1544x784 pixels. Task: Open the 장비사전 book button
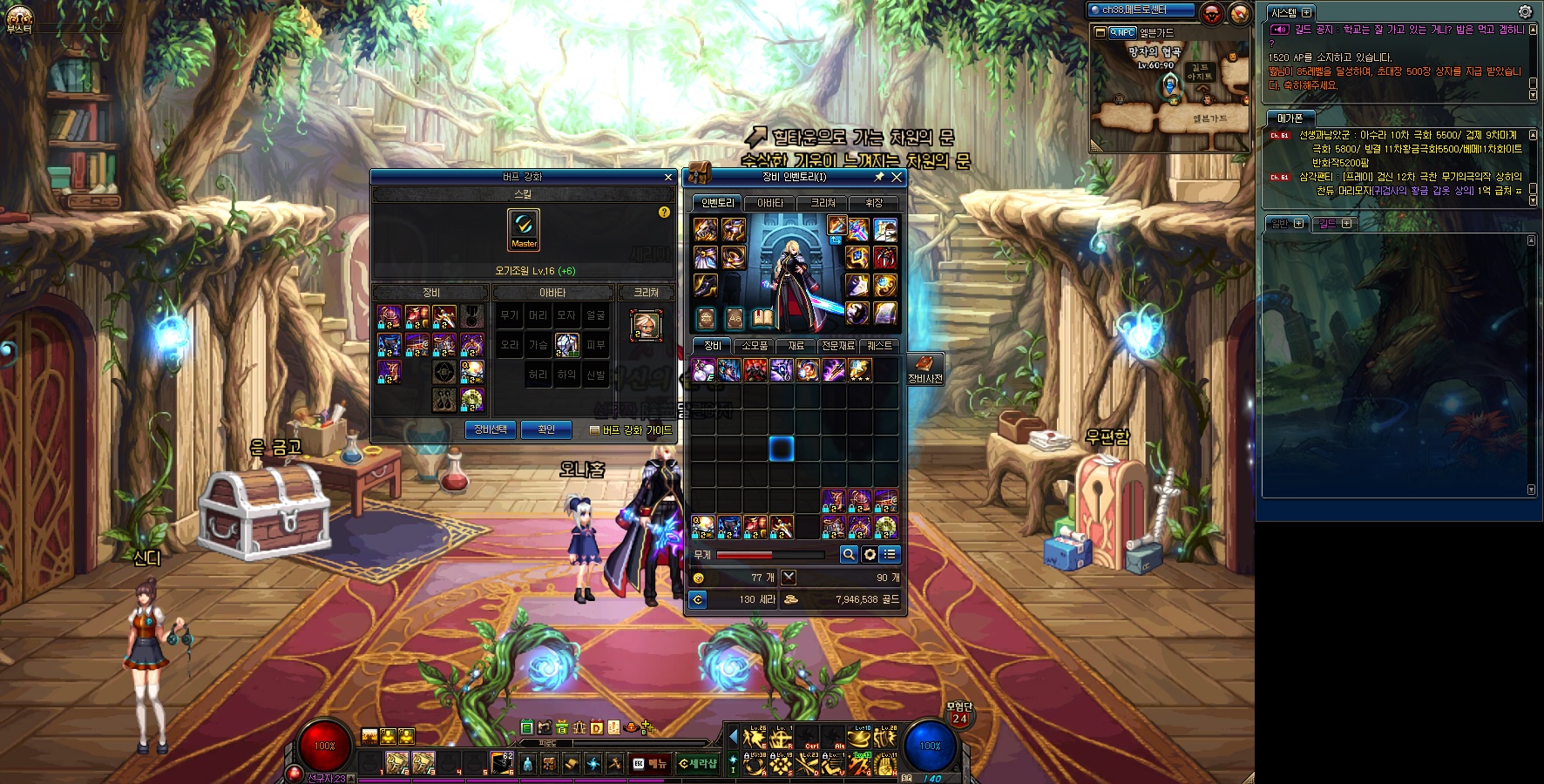click(x=924, y=368)
